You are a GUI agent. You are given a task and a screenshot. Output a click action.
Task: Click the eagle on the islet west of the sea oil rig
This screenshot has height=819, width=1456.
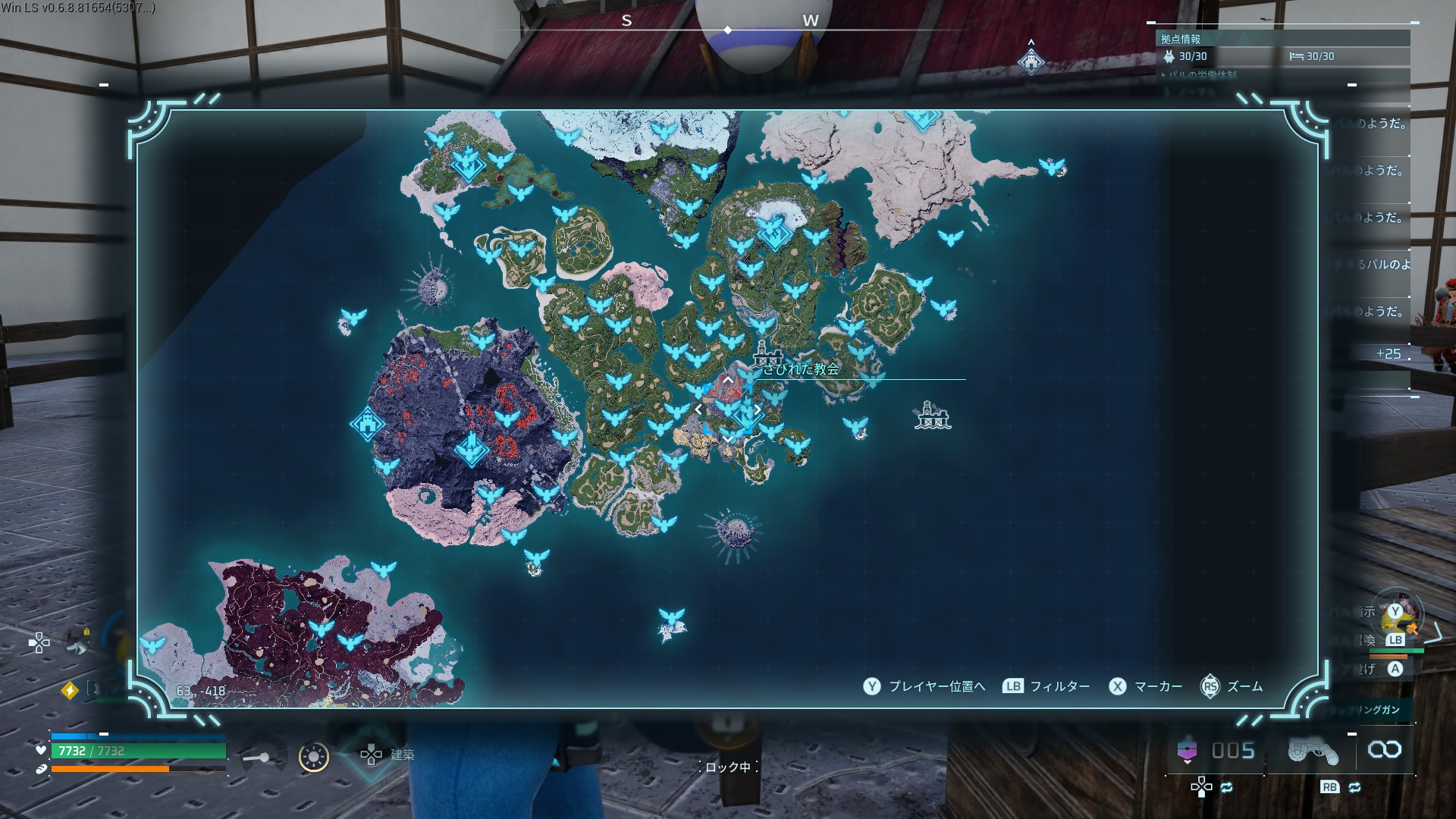(855, 425)
